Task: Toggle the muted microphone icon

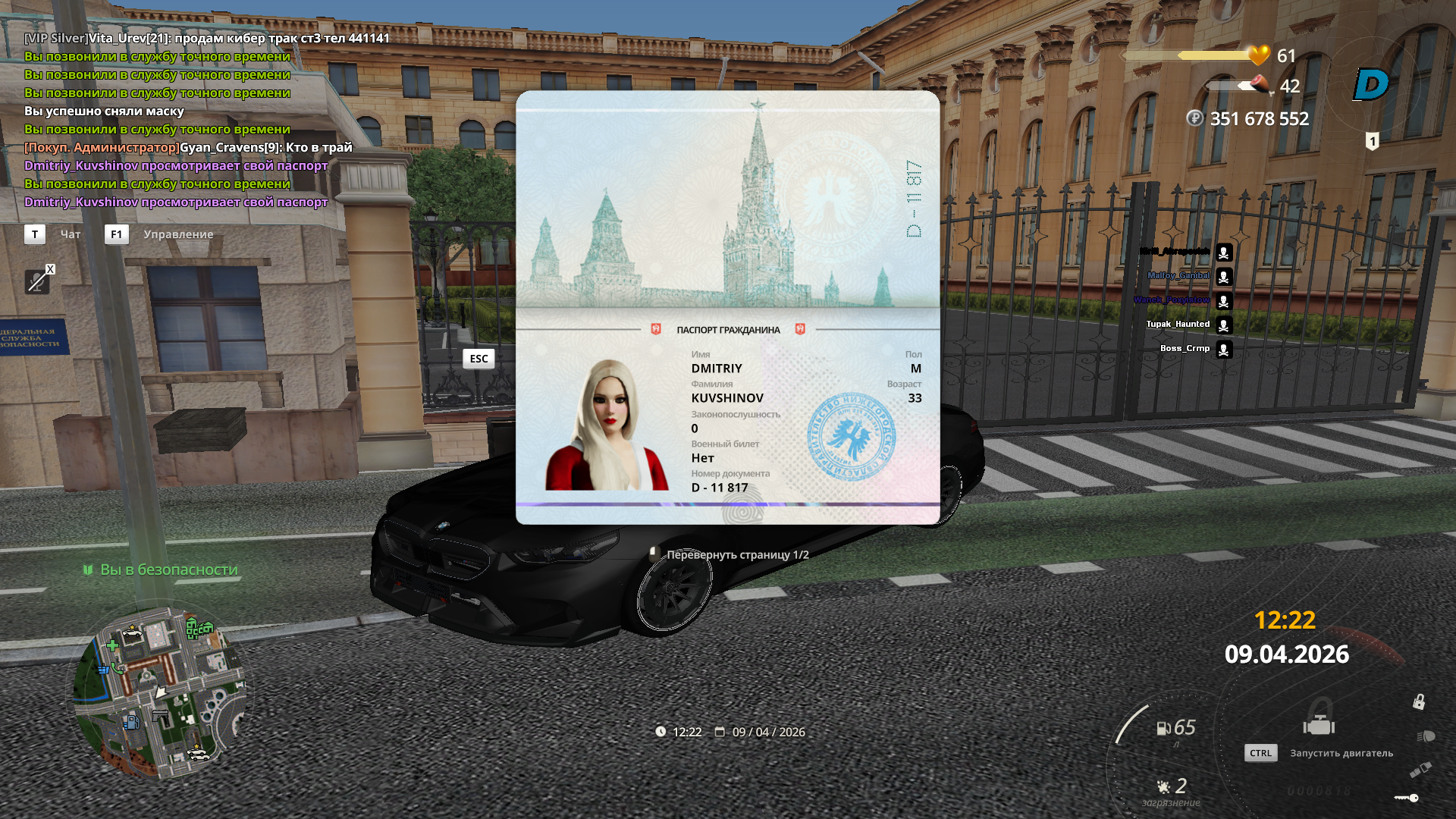Action: (36, 281)
